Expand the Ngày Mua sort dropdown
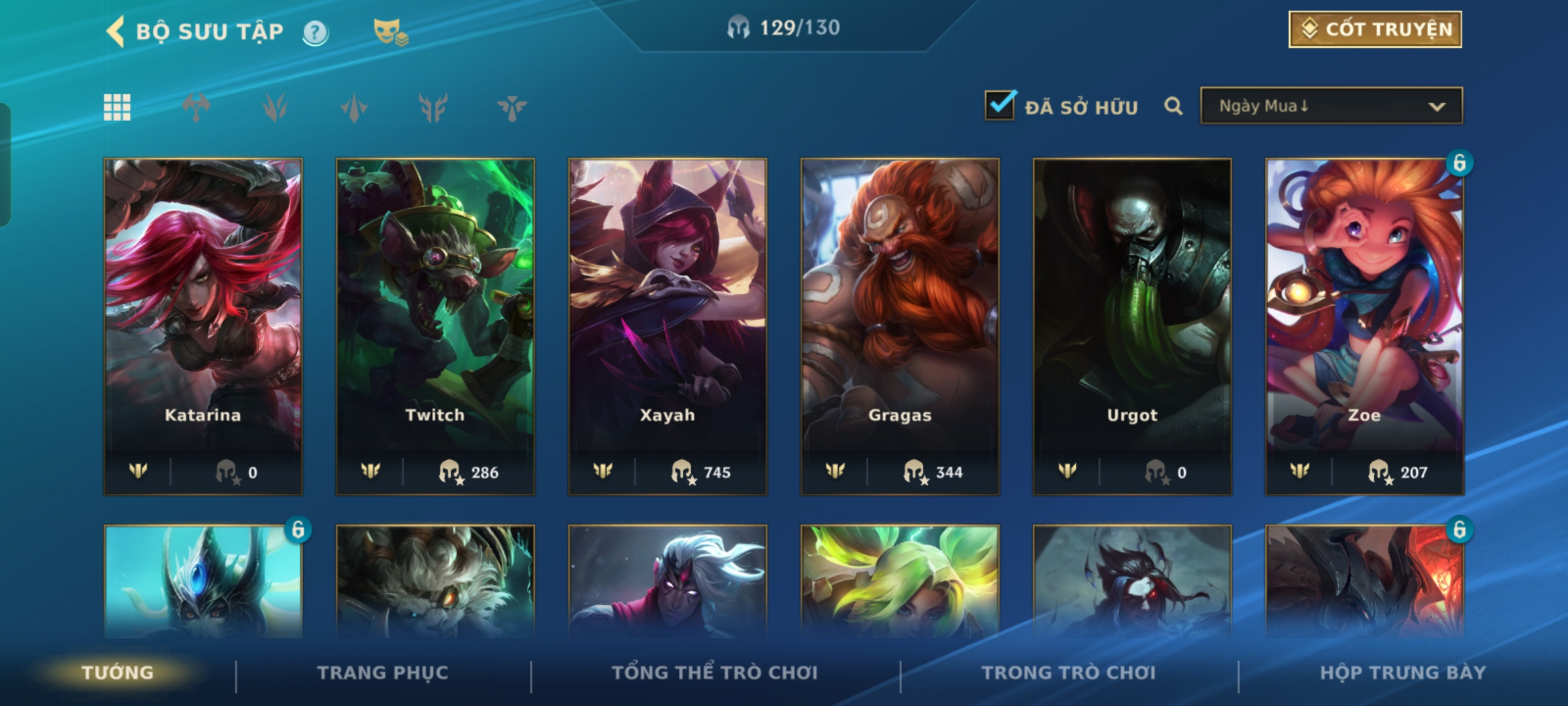Screen dimensions: 1568x706 coord(1331,106)
